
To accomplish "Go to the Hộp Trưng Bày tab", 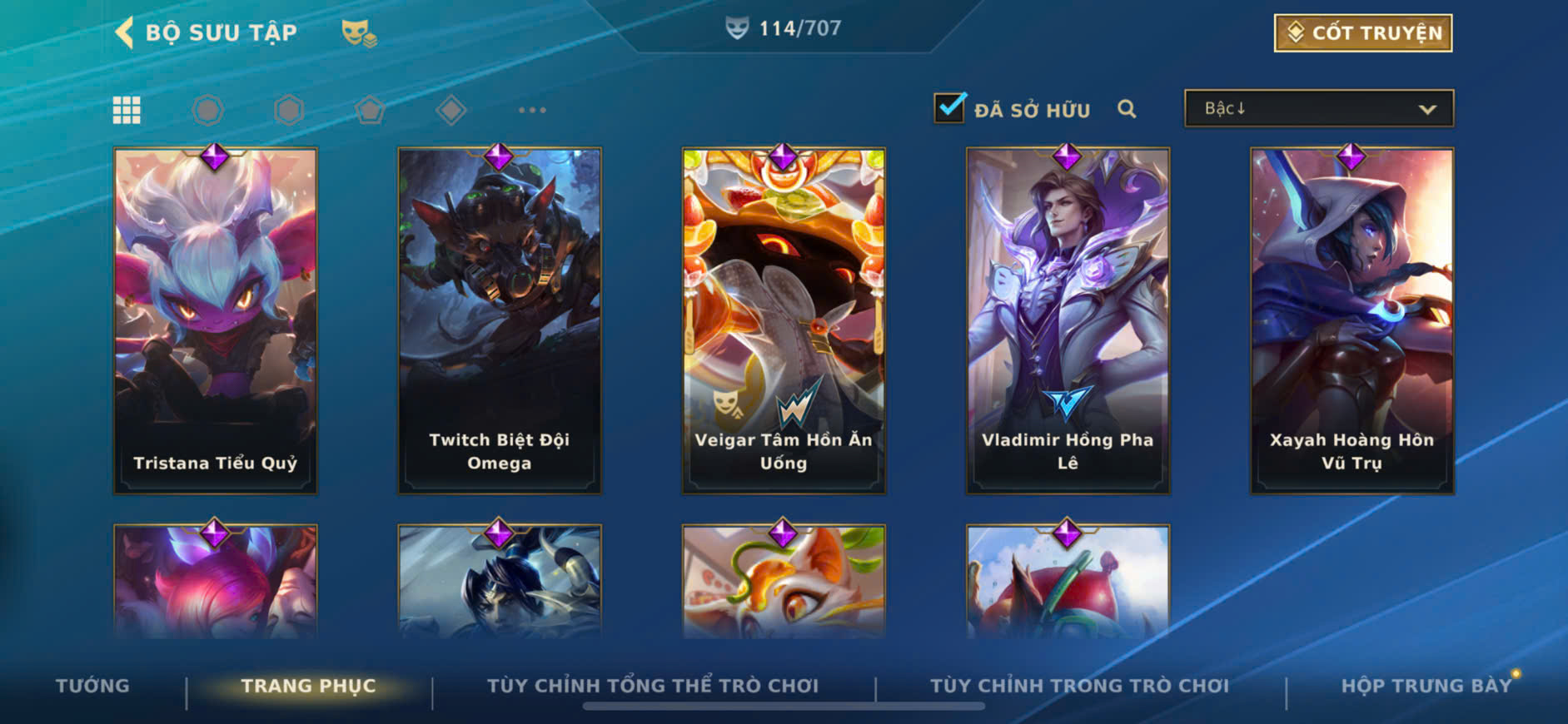I will click(1426, 686).
